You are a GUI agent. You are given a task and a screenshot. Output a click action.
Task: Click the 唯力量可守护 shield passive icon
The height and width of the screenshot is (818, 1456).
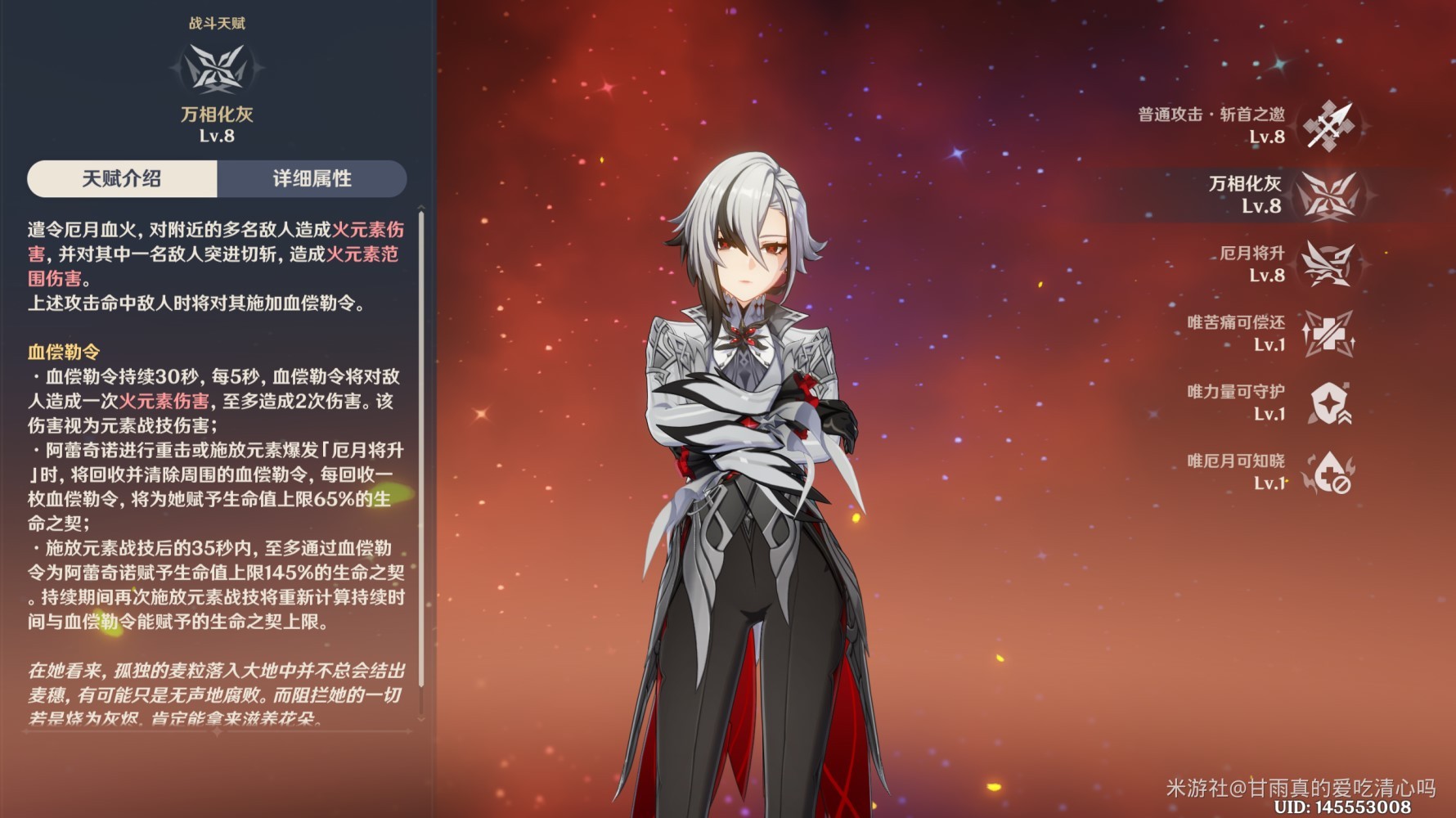(1332, 403)
